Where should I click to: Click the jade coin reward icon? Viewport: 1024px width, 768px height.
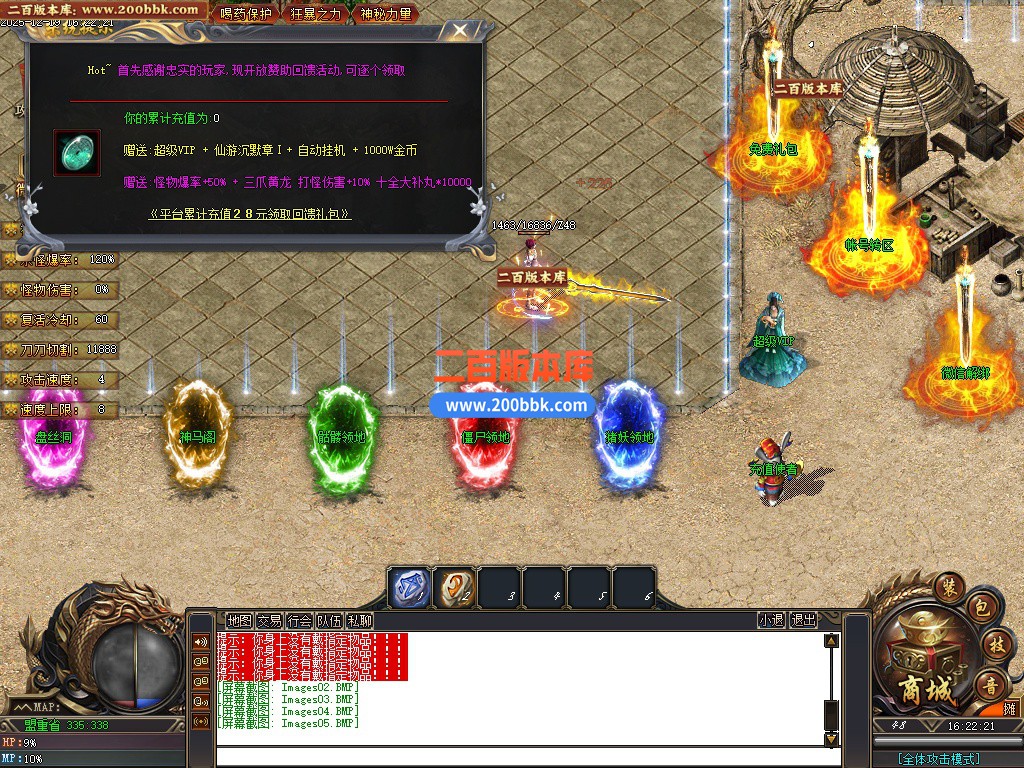[71, 152]
